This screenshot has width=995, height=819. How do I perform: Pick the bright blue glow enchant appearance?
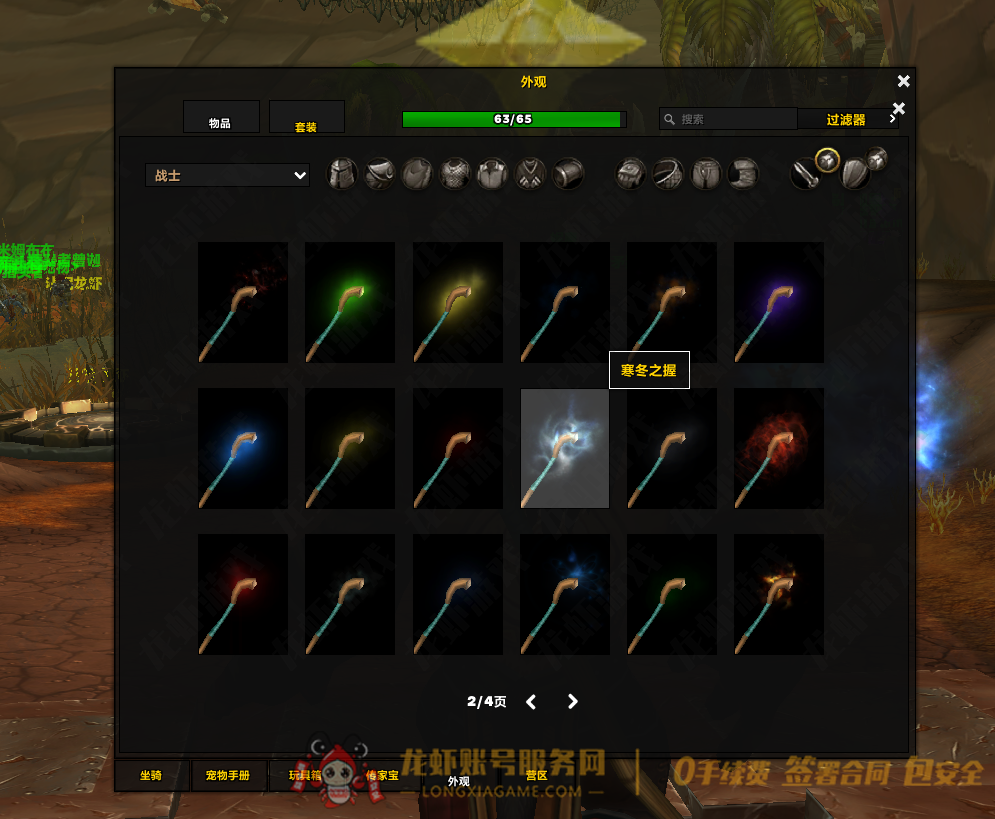(243, 448)
